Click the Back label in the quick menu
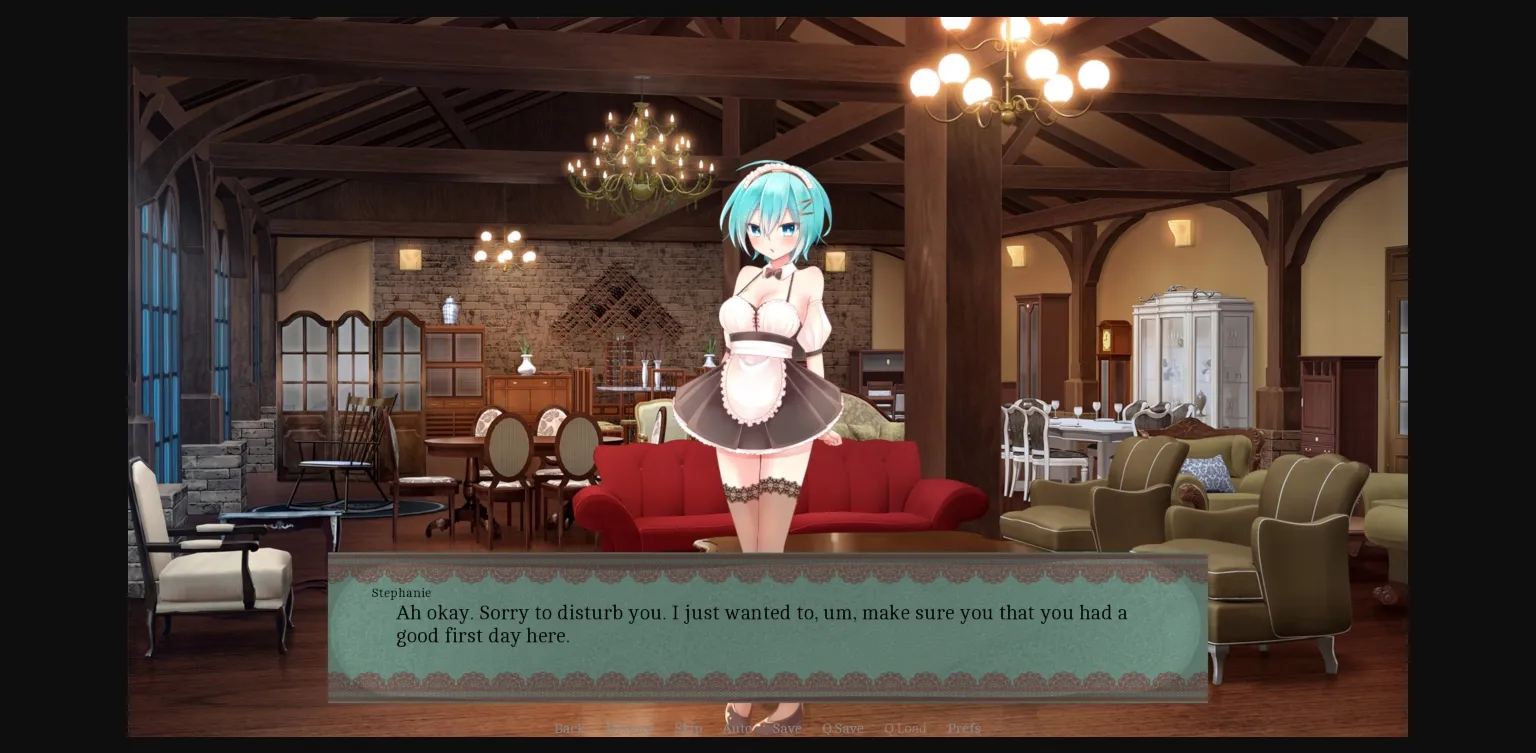This screenshot has height=753, width=1536. pyautogui.click(x=570, y=728)
